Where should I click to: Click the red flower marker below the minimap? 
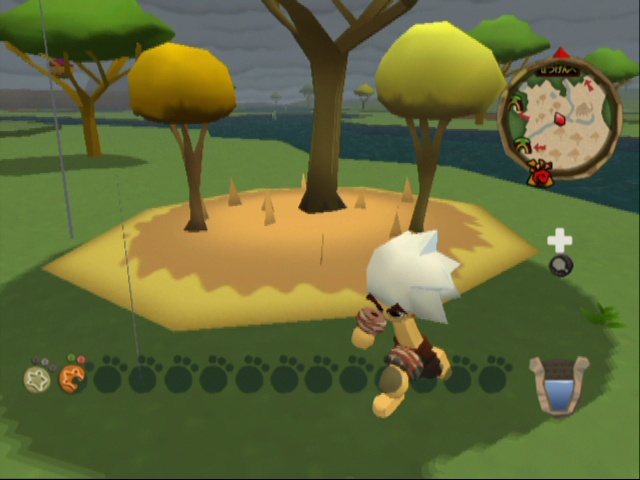click(541, 176)
